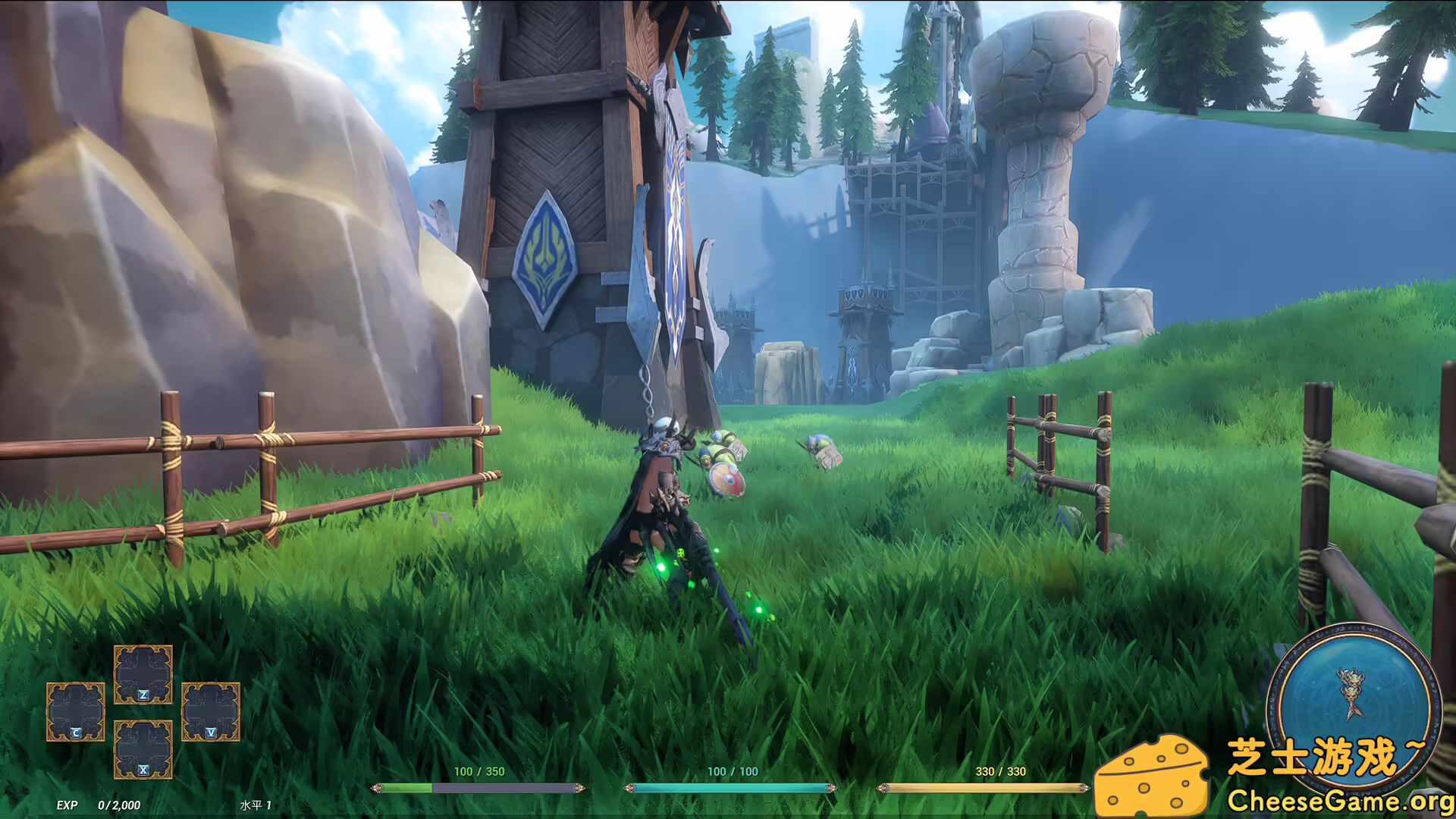The image size is (1456, 819).
Task: Toggle the left C skill in the skill cross
Action: 74,713
